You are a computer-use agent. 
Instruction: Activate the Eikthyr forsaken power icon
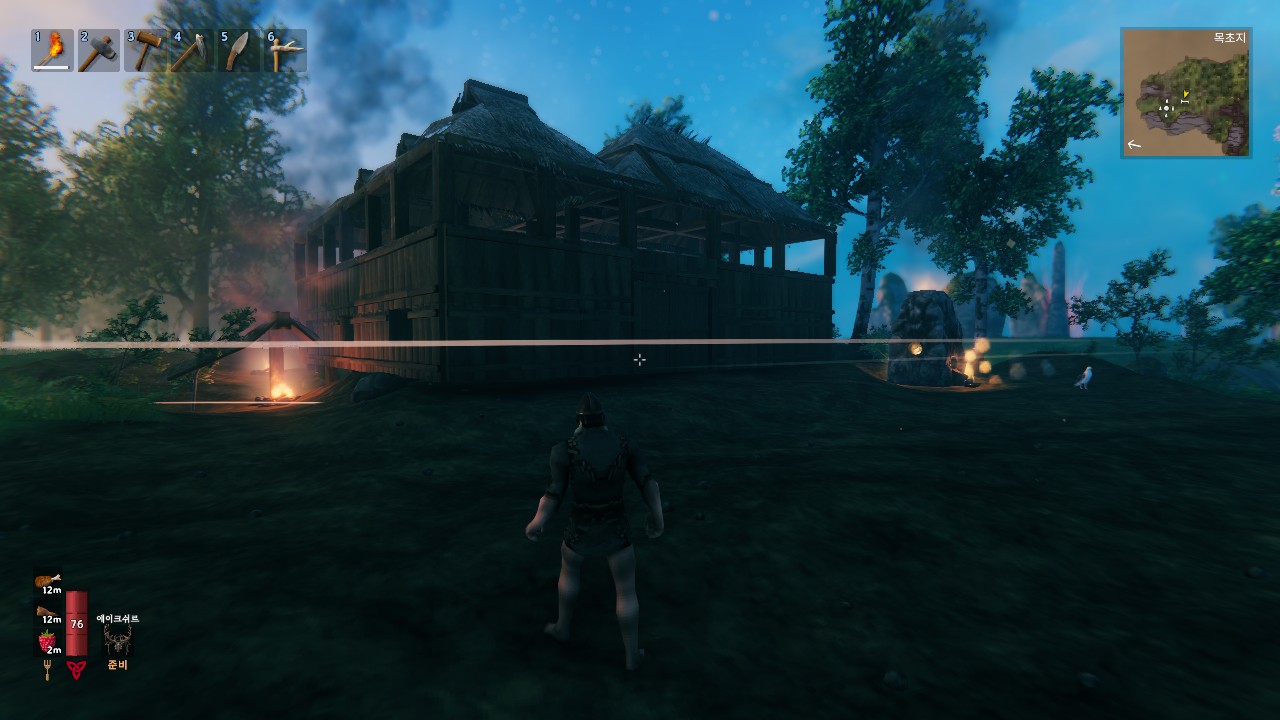[118, 639]
